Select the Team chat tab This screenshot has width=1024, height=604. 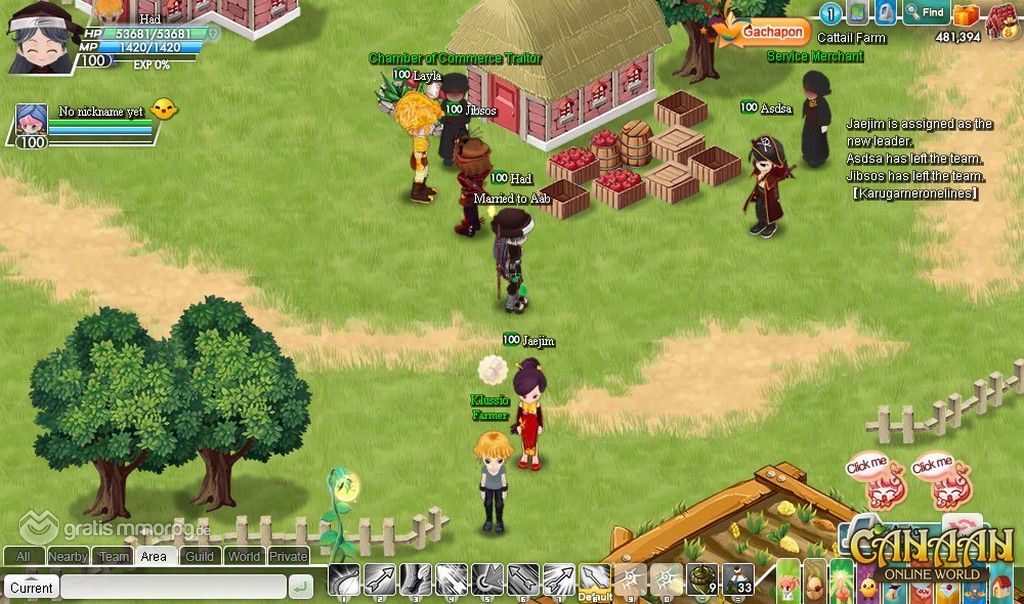coord(113,557)
